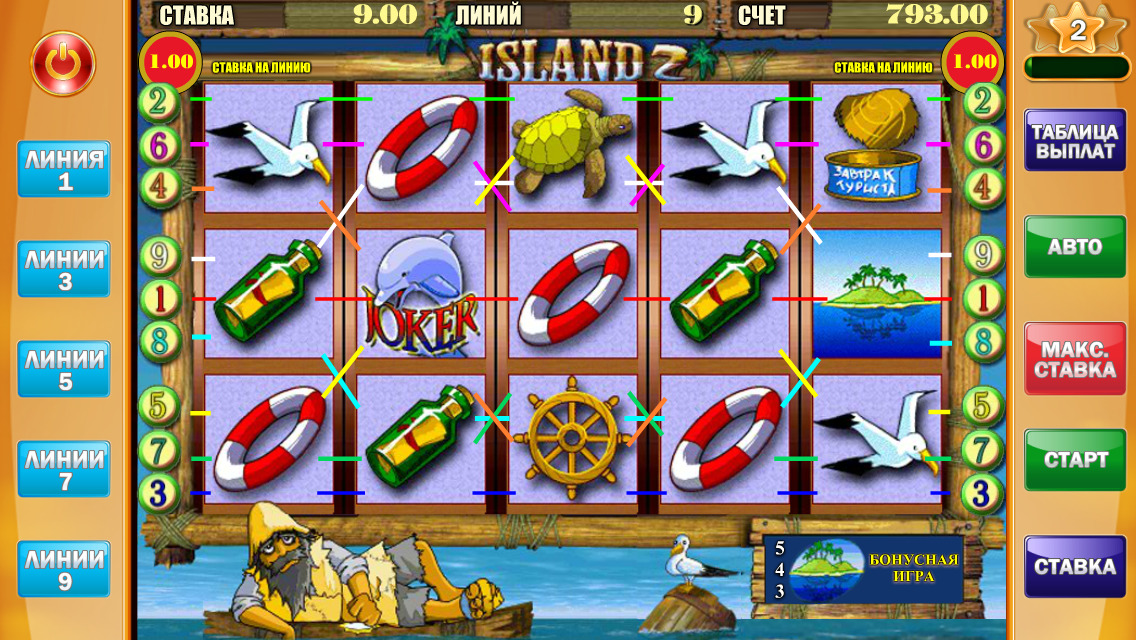
Task: Click the Макс. Ставка button
Action: pyautogui.click(x=1074, y=357)
